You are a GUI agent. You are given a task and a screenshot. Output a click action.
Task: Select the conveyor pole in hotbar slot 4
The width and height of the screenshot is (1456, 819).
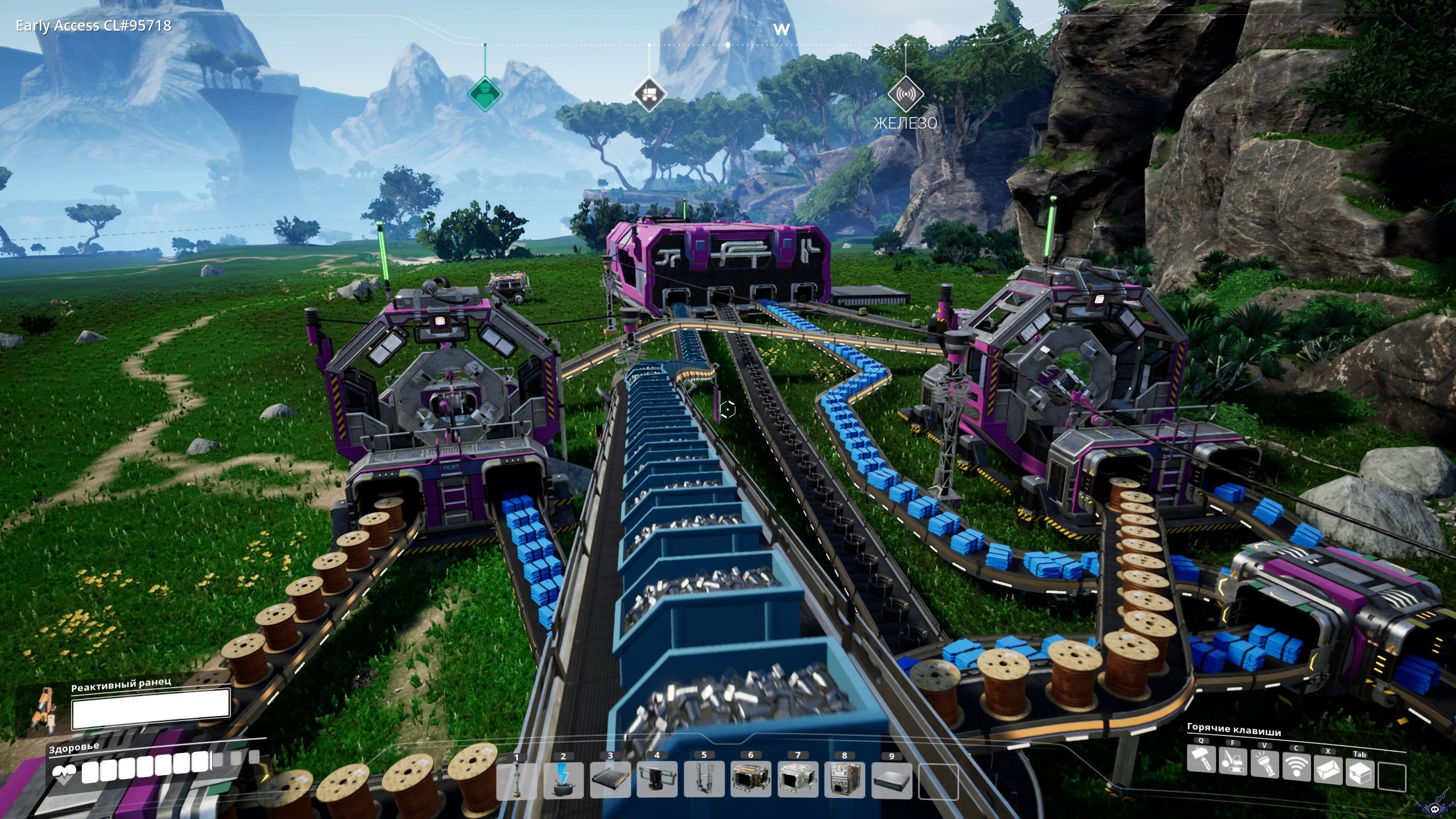(x=657, y=780)
